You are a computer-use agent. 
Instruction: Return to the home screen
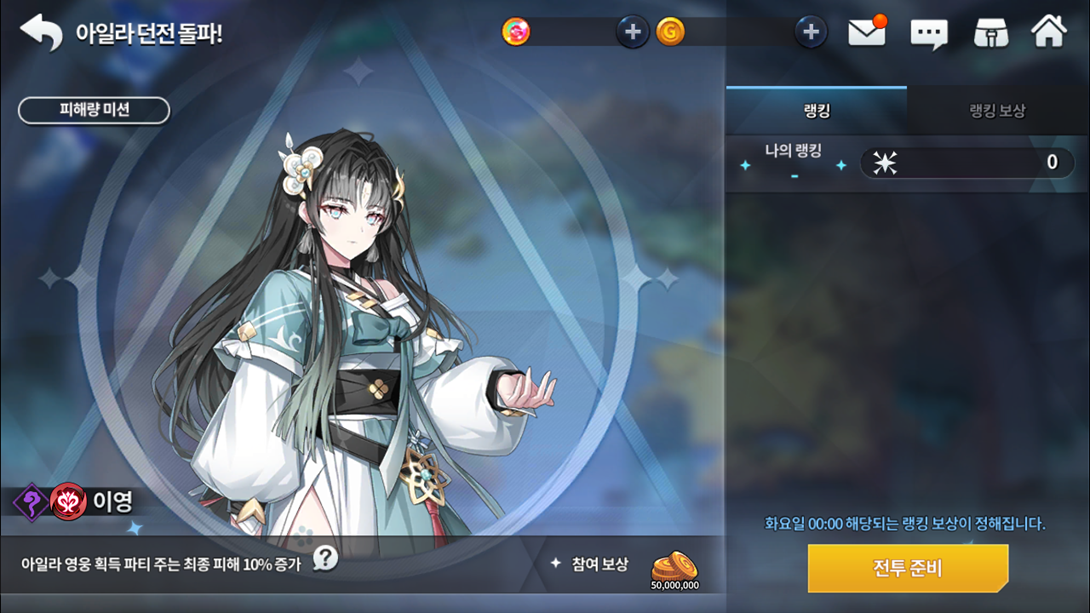1049,32
